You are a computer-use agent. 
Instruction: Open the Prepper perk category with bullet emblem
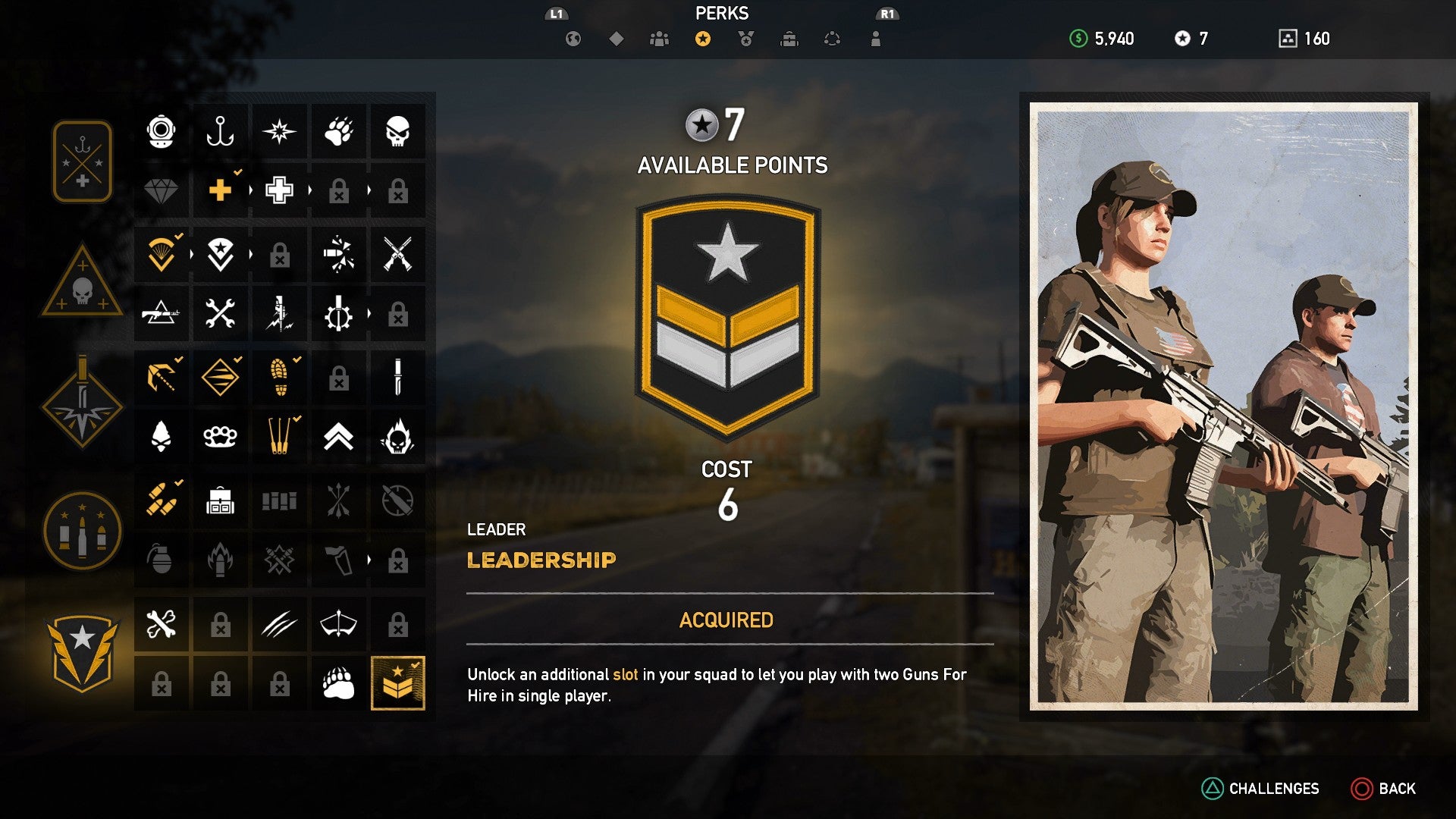click(82, 531)
